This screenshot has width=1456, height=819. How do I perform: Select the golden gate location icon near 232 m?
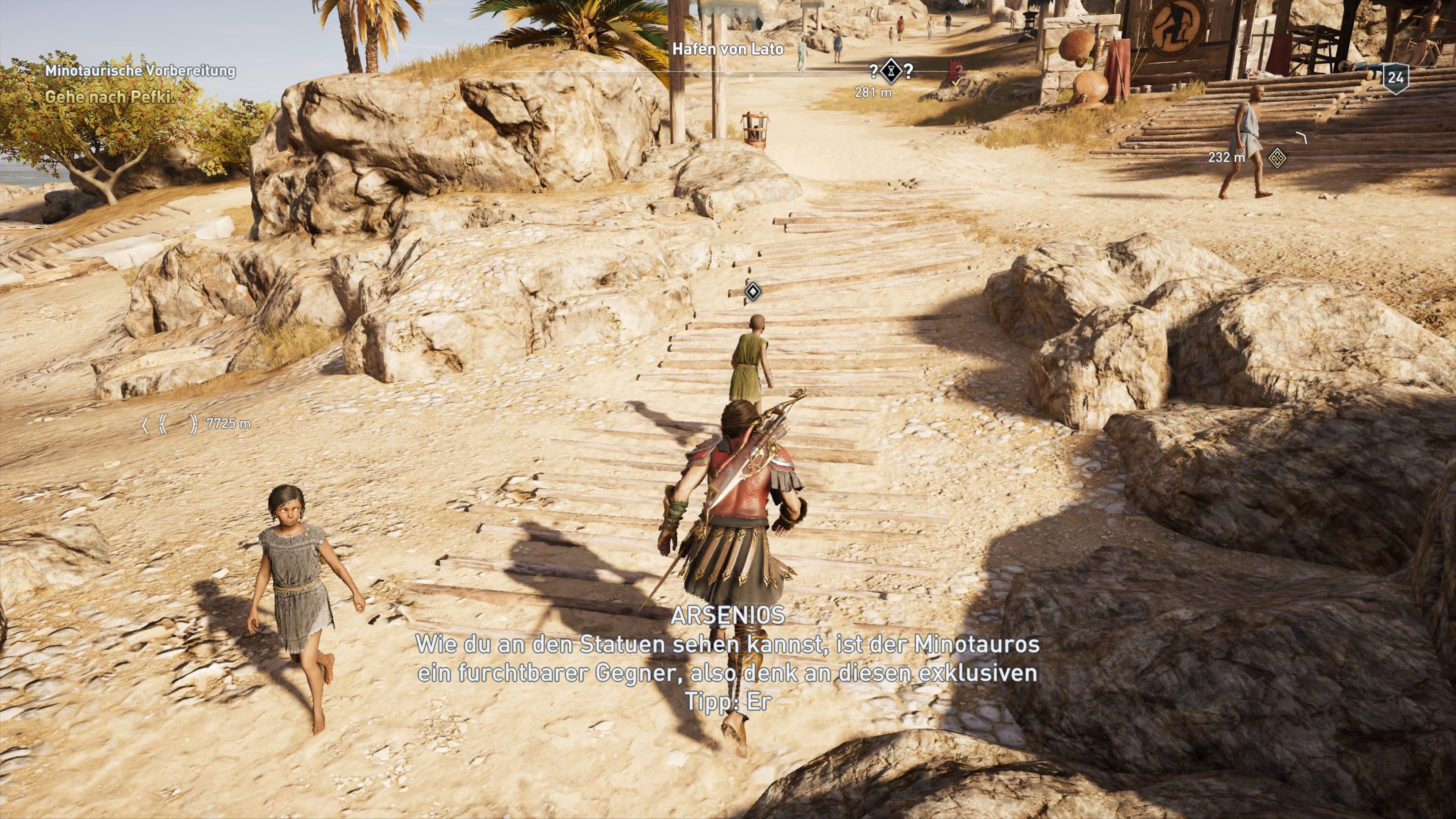coord(1278,159)
